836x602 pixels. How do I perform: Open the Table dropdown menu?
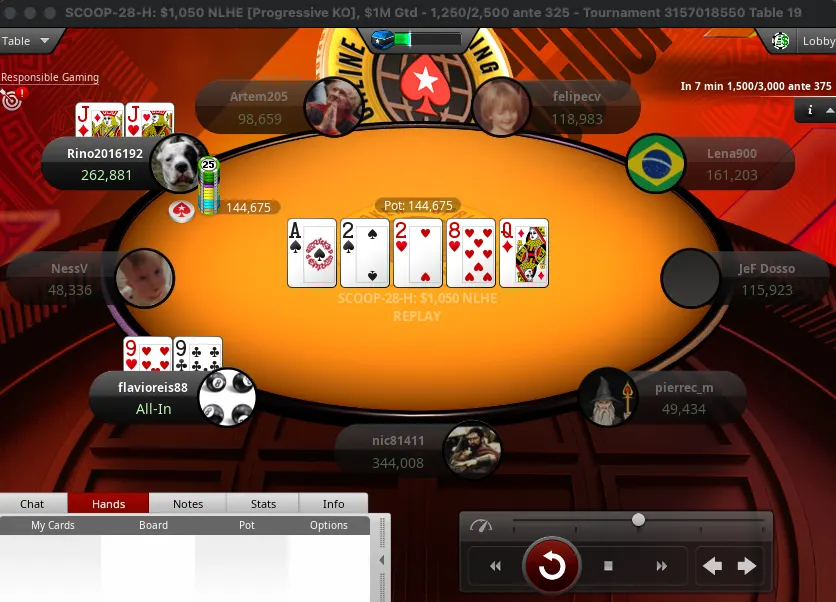(x=28, y=41)
